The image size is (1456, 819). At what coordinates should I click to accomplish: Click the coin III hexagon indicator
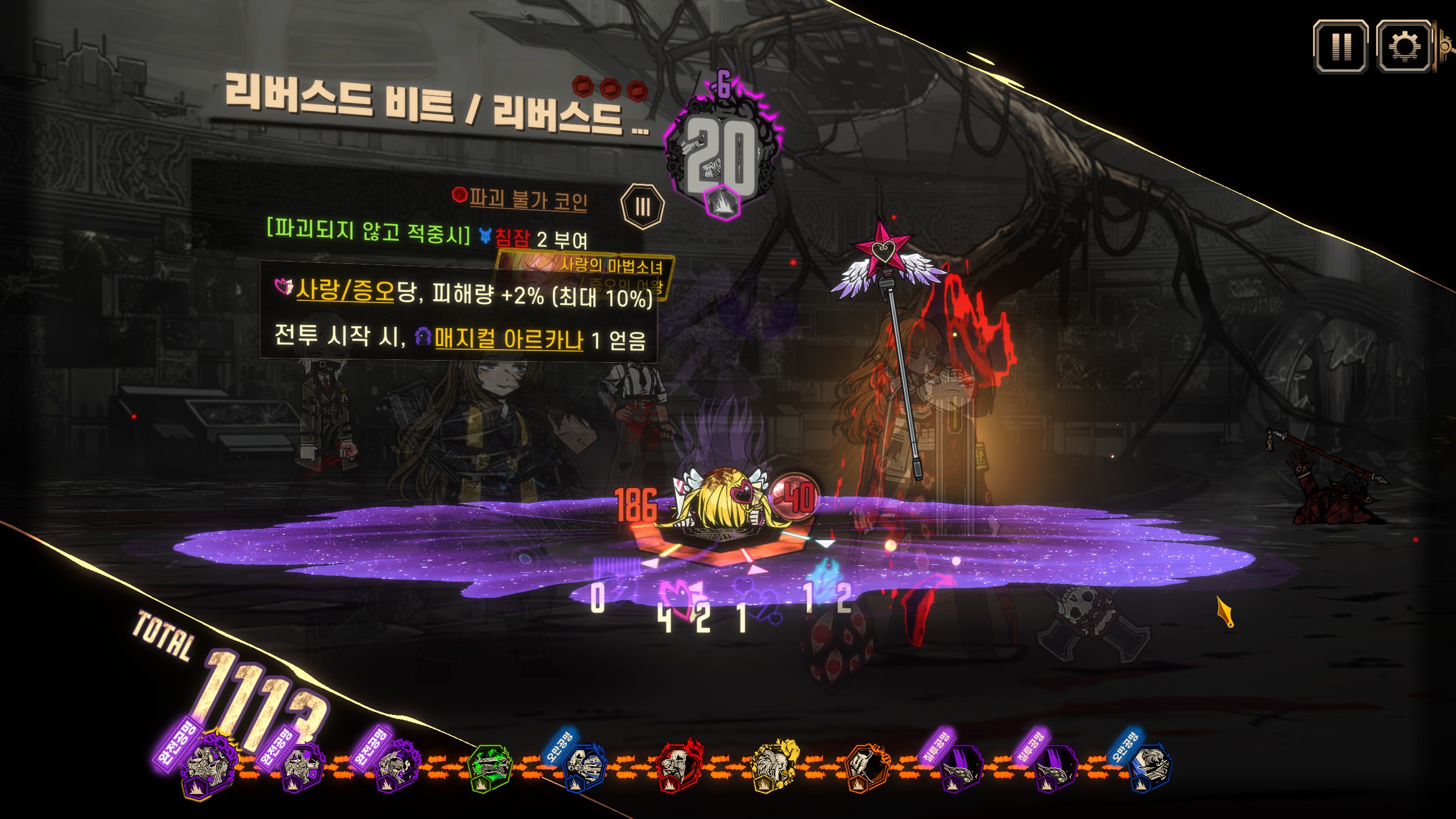click(x=642, y=207)
